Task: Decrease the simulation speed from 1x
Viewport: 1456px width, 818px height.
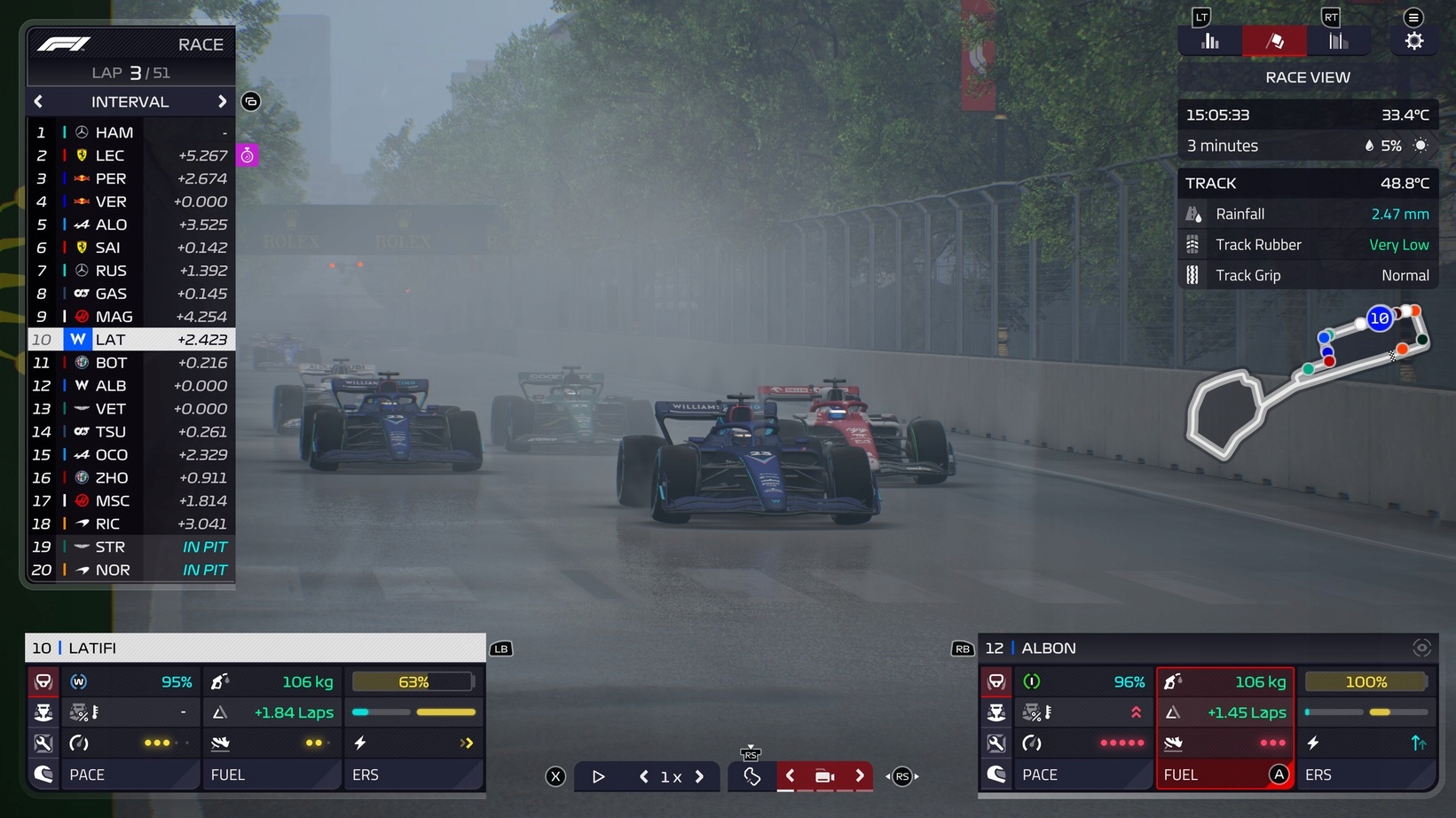Action: pos(643,776)
